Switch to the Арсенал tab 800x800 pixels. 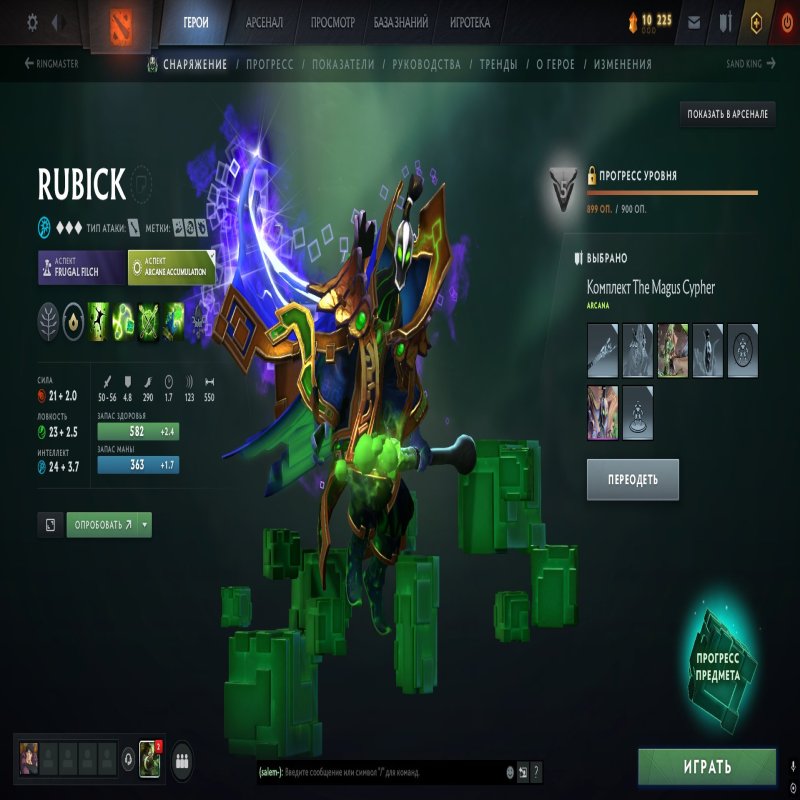(264, 22)
